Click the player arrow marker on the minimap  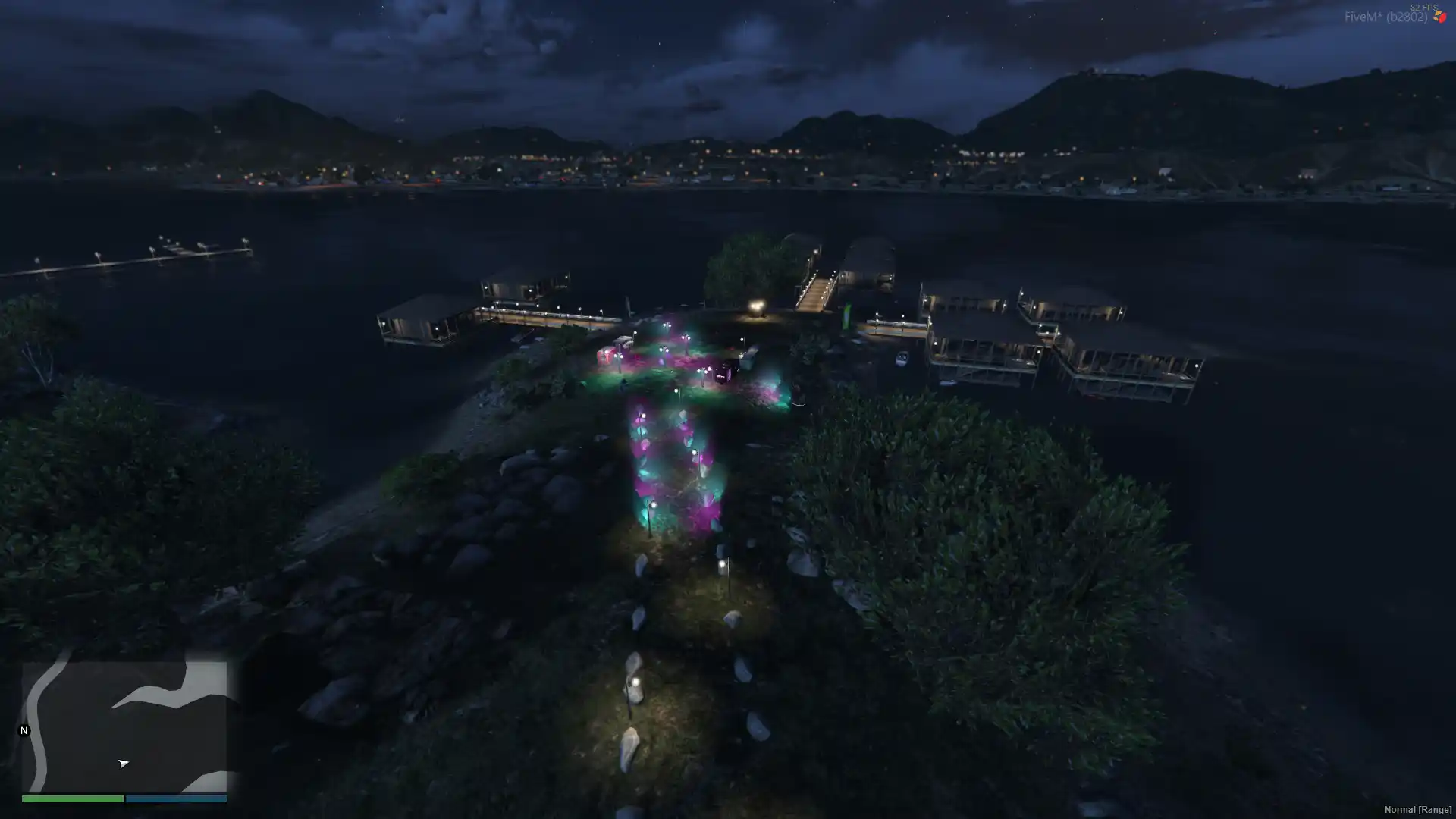click(x=123, y=763)
